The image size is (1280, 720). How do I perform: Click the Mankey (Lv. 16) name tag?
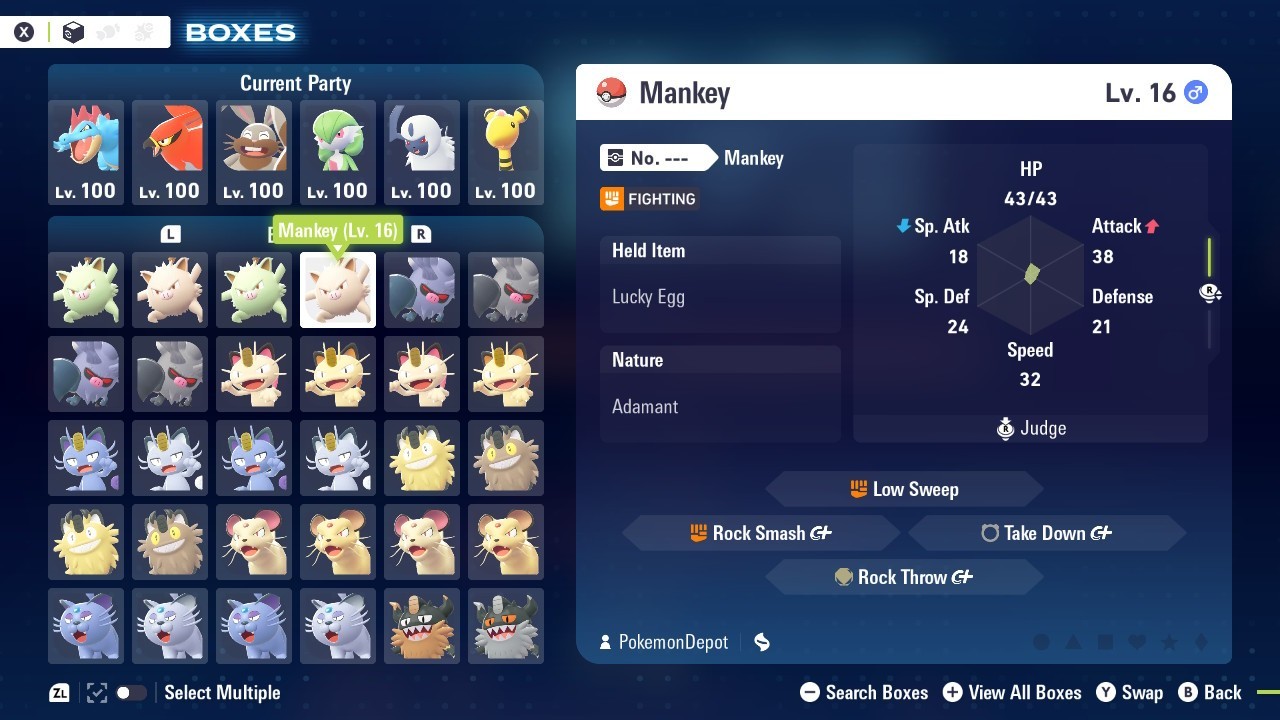point(337,230)
